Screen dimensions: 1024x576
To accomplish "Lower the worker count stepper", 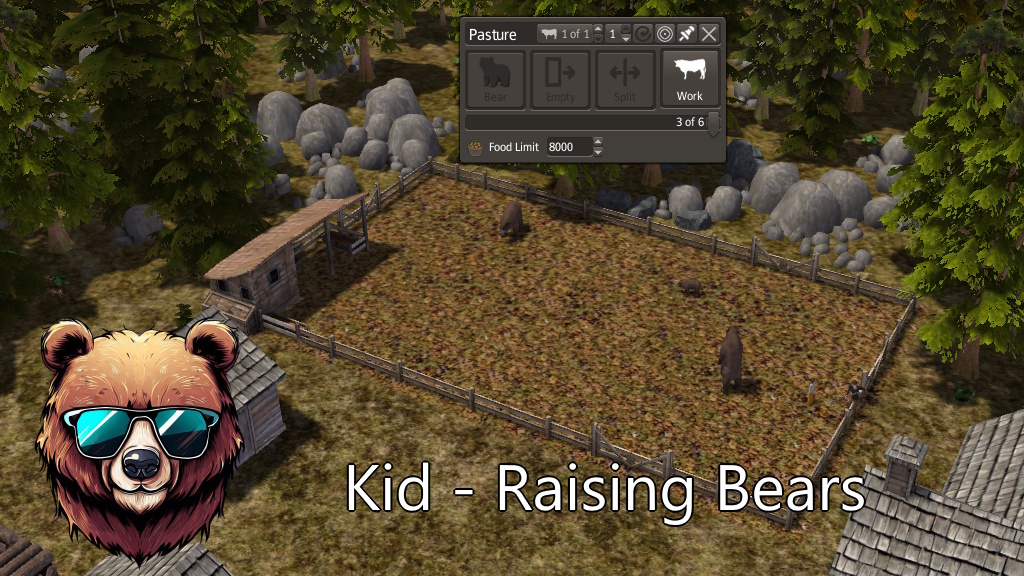I will (626, 39).
